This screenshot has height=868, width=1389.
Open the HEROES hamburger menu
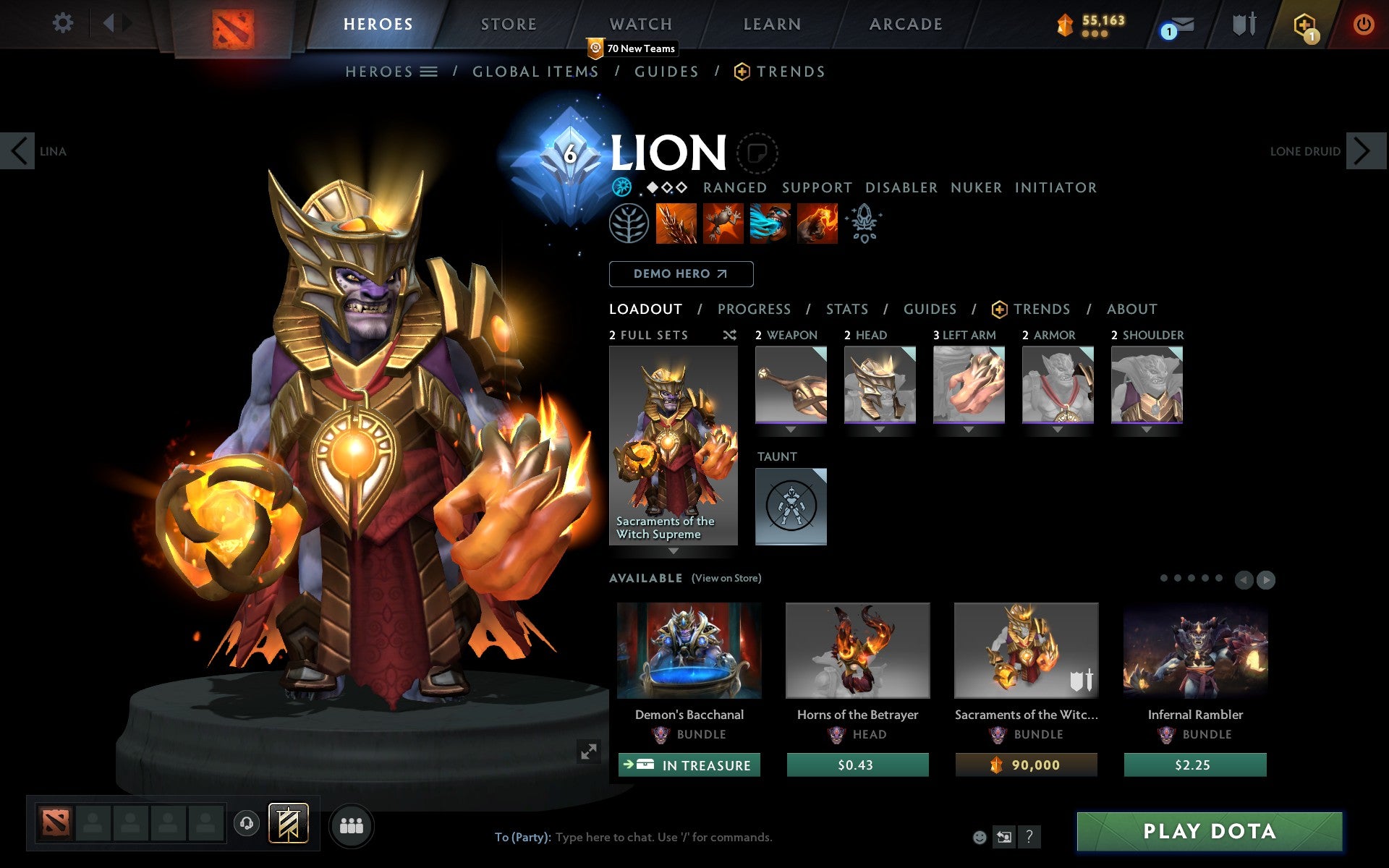click(x=428, y=71)
